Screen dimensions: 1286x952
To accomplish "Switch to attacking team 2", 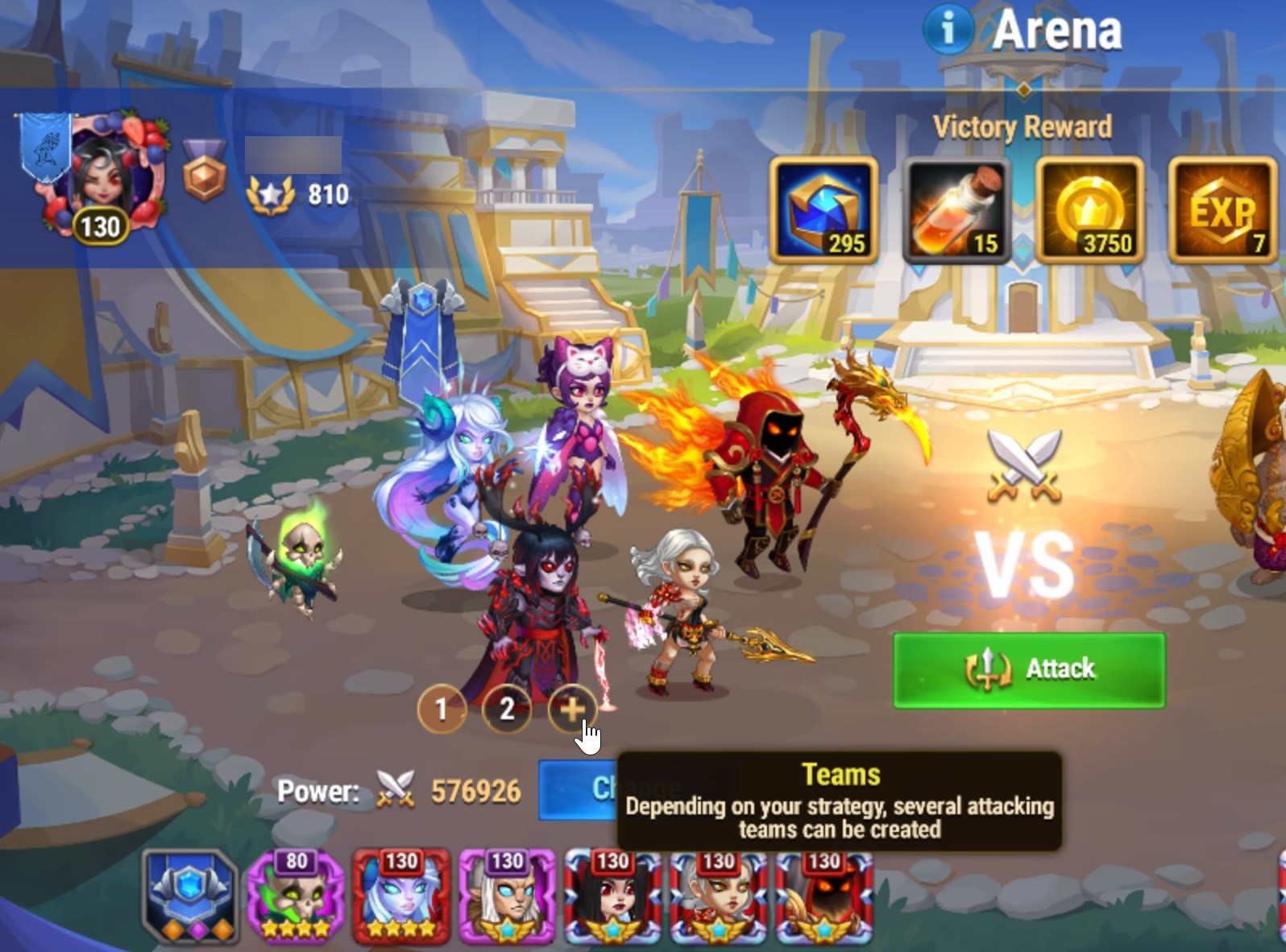I will [x=507, y=709].
